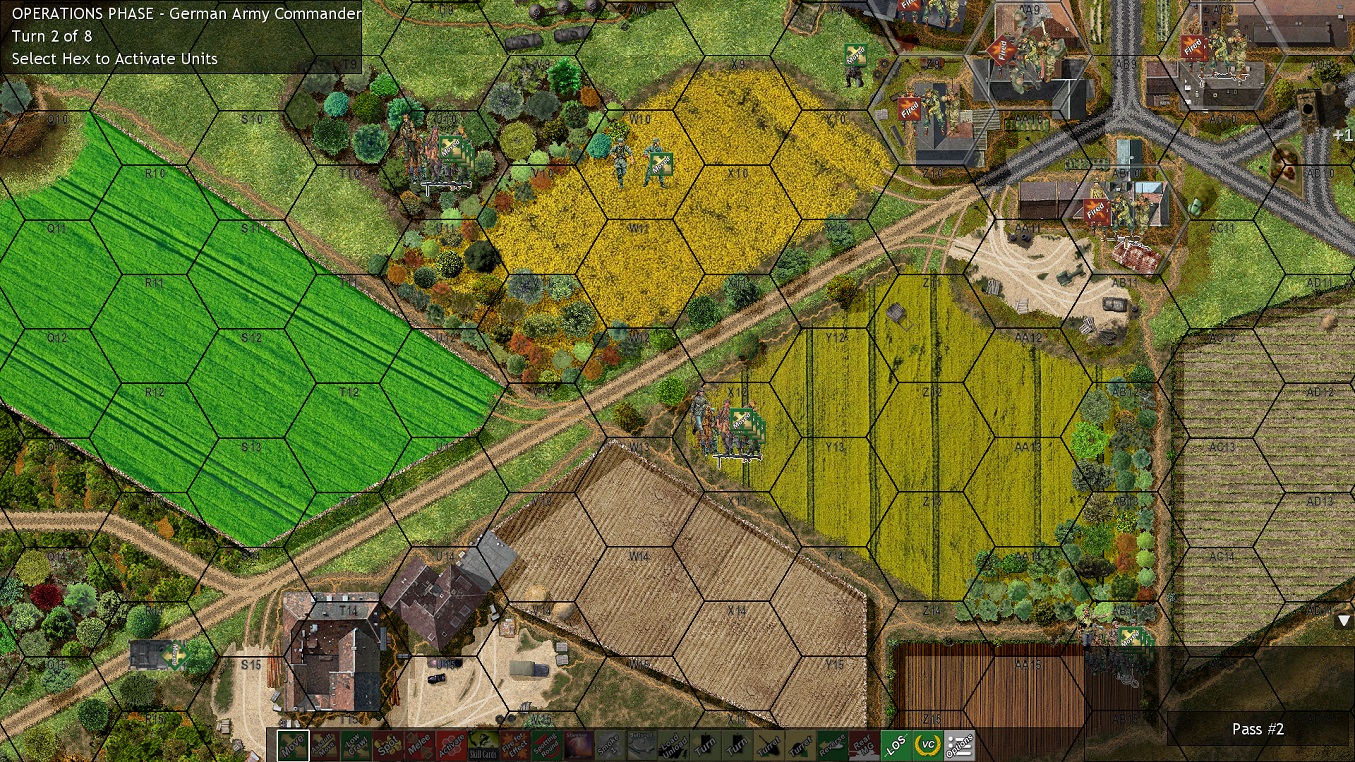Image resolution: width=1355 pixels, height=762 pixels.
Task: Select the Fire for Effect icon
Action: [x=512, y=744]
